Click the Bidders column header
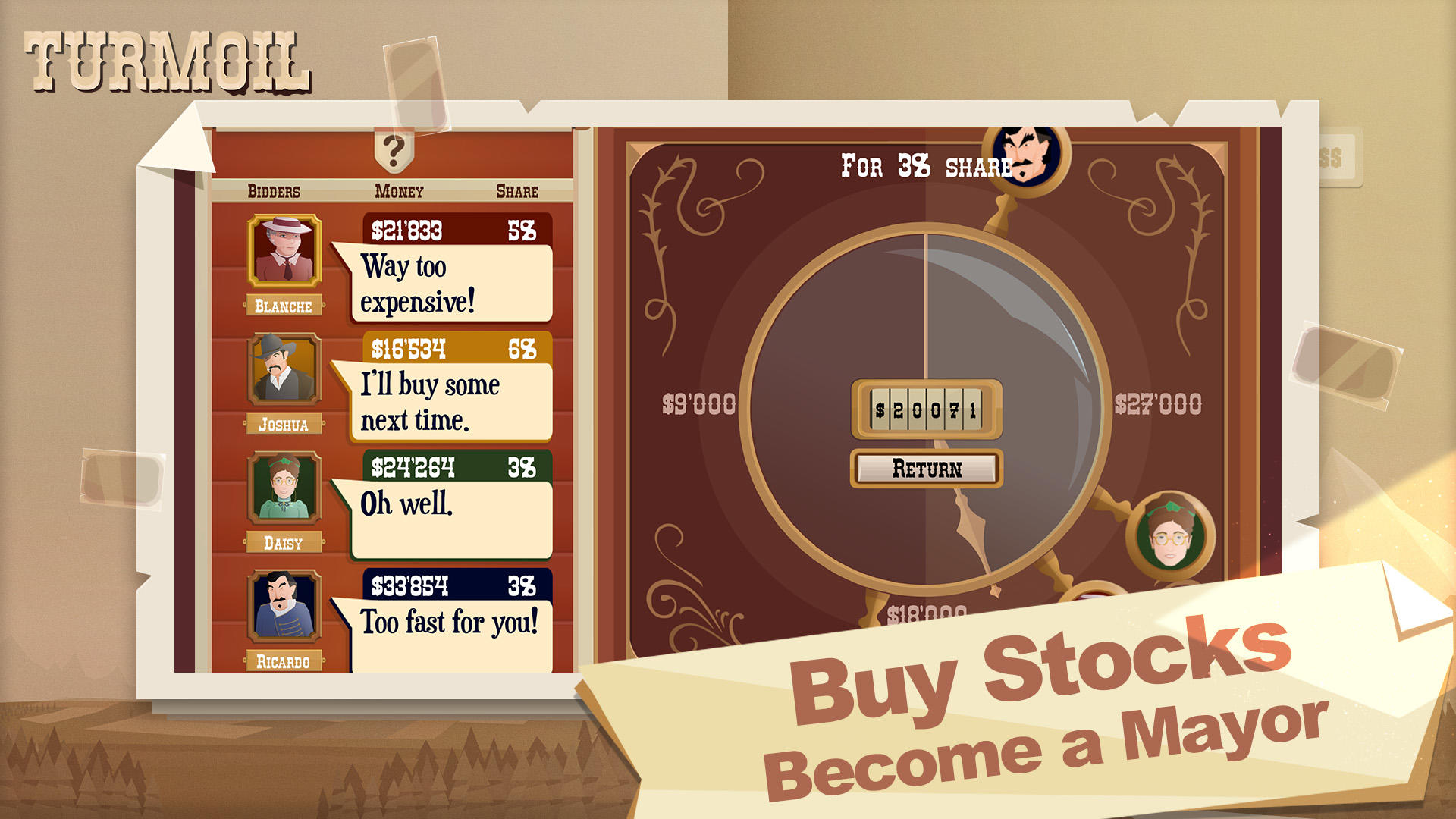The image size is (1456, 819). coord(275,191)
